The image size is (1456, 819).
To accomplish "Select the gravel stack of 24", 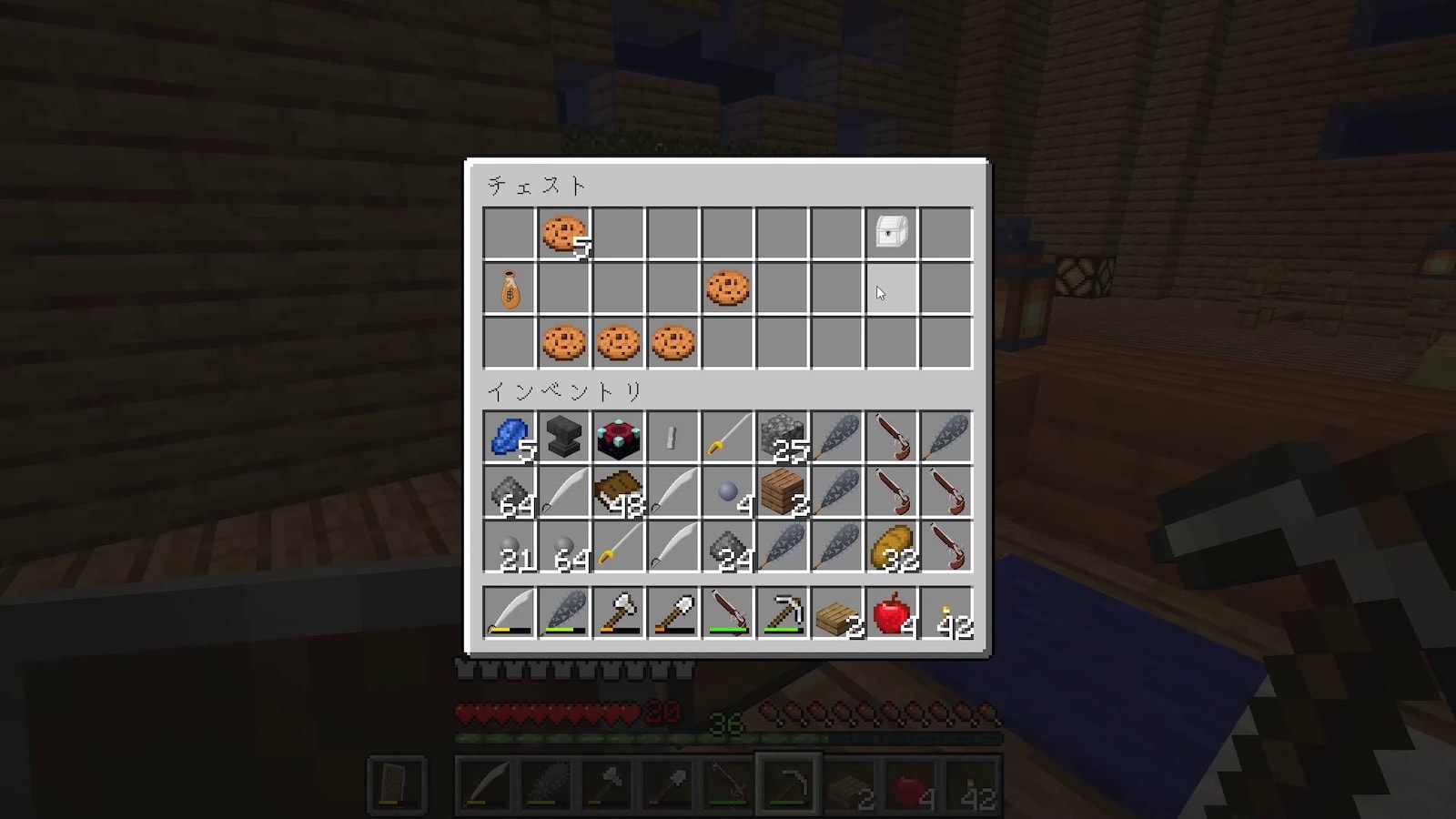I will point(728,547).
